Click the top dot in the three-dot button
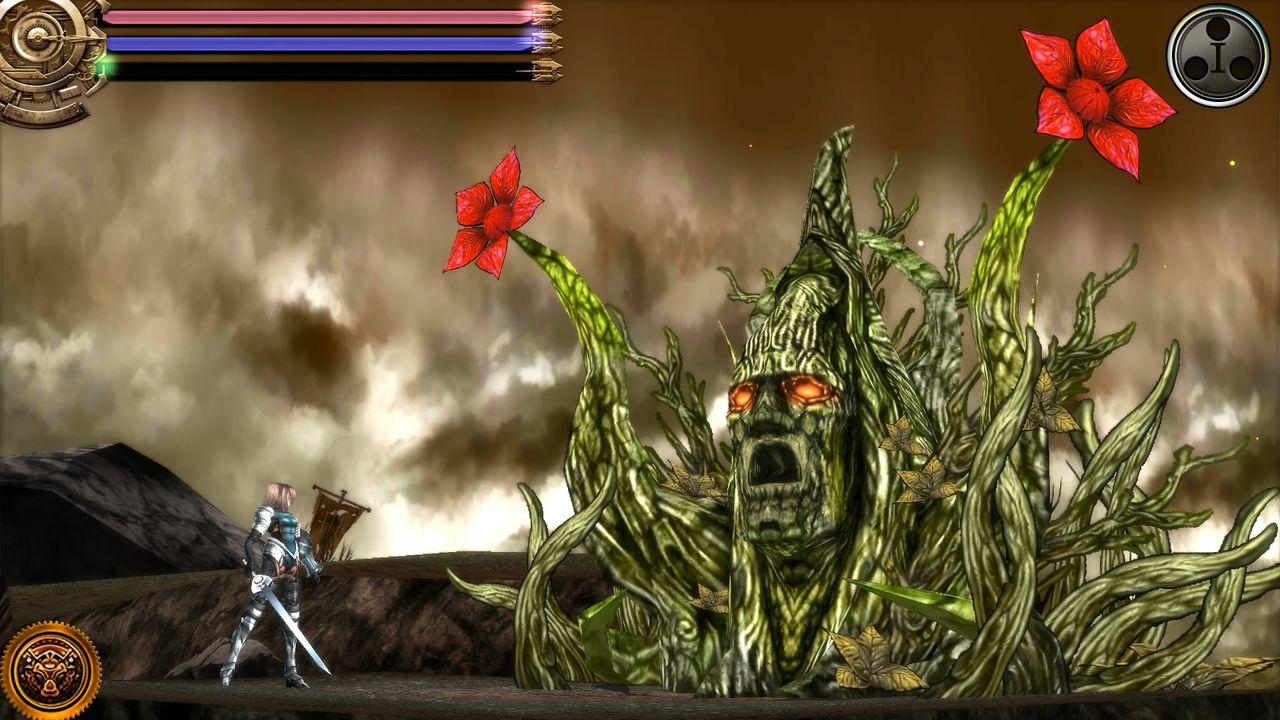Screen dimensions: 1280x720 pyautogui.click(x=1217, y=27)
